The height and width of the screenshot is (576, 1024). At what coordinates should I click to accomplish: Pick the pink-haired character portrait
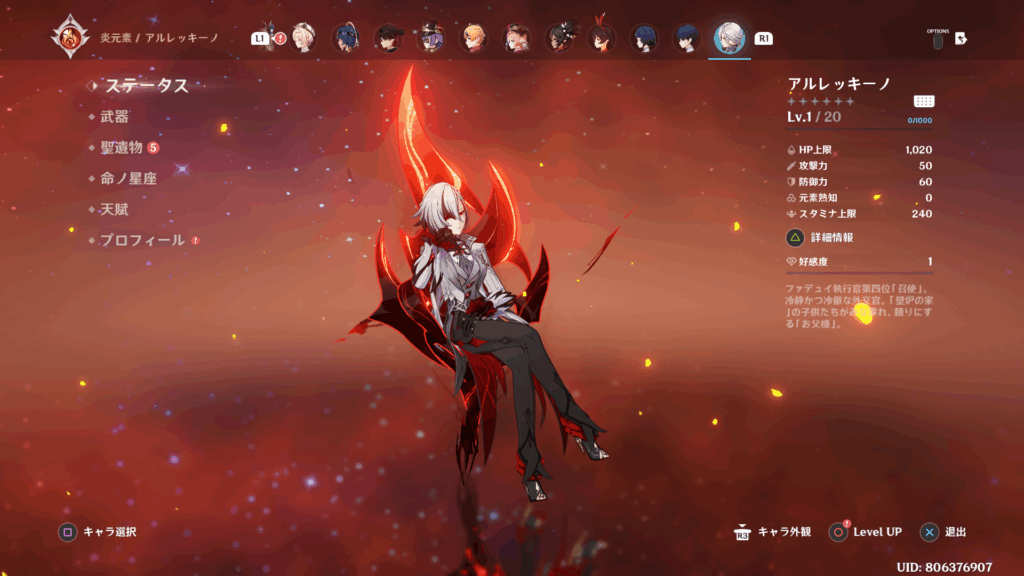coord(516,38)
